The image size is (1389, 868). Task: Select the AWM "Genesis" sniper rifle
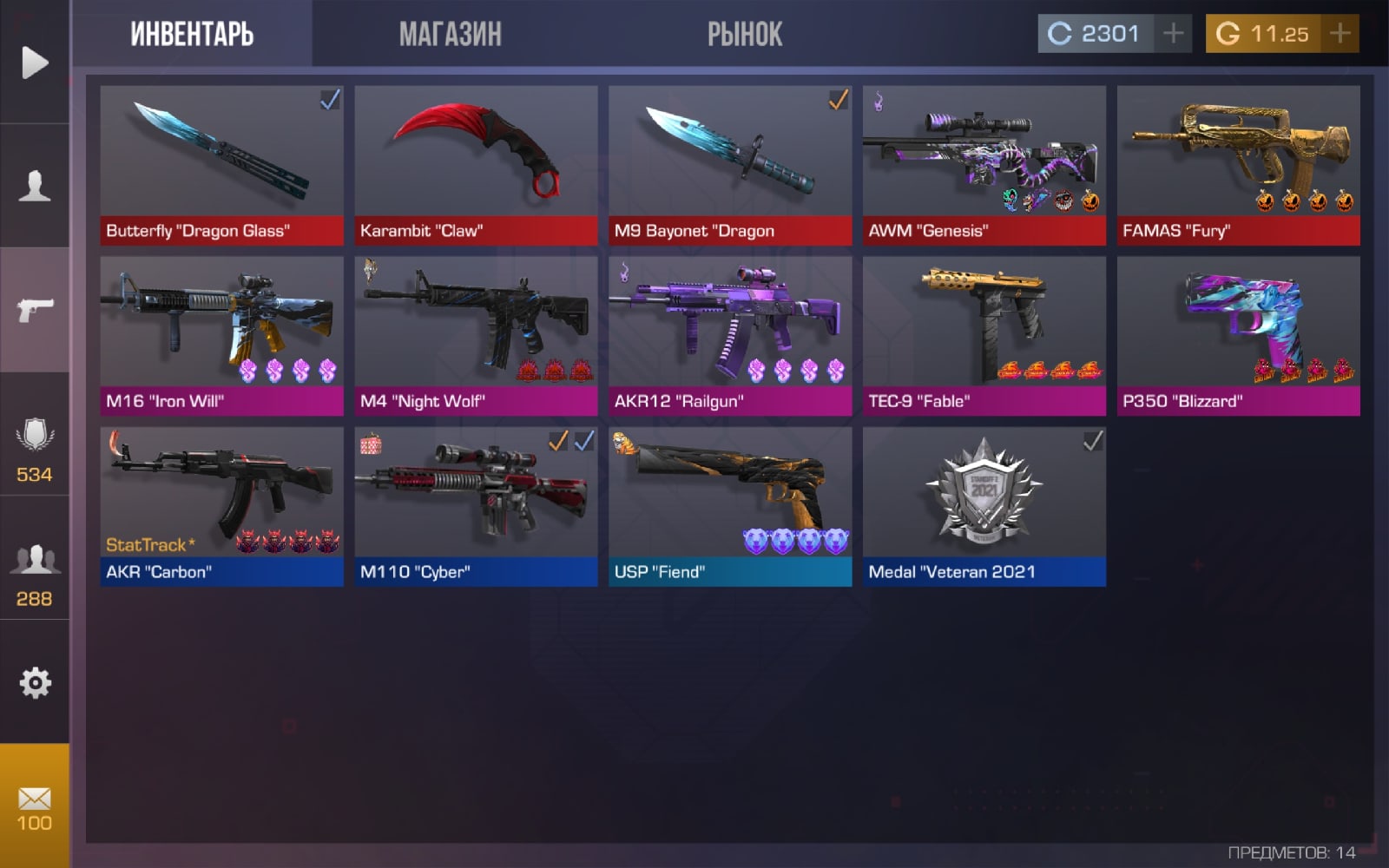click(x=984, y=165)
